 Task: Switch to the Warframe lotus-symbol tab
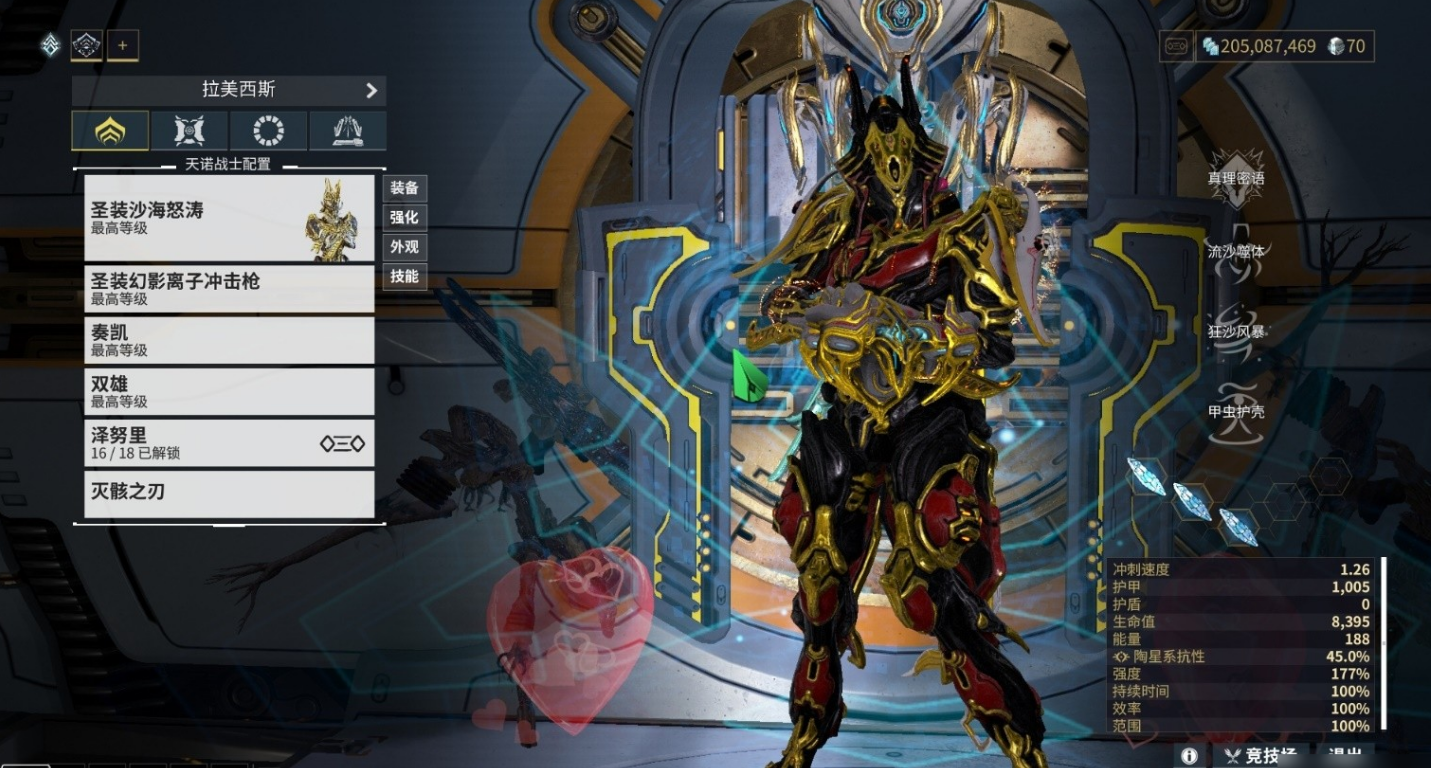pos(110,131)
